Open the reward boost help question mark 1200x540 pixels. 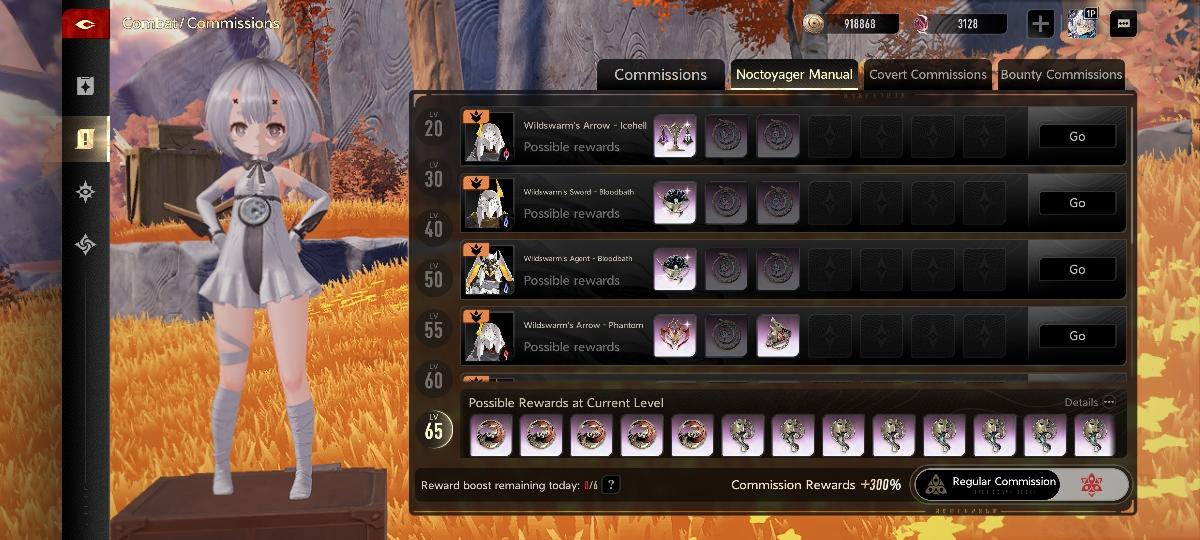click(x=611, y=485)
